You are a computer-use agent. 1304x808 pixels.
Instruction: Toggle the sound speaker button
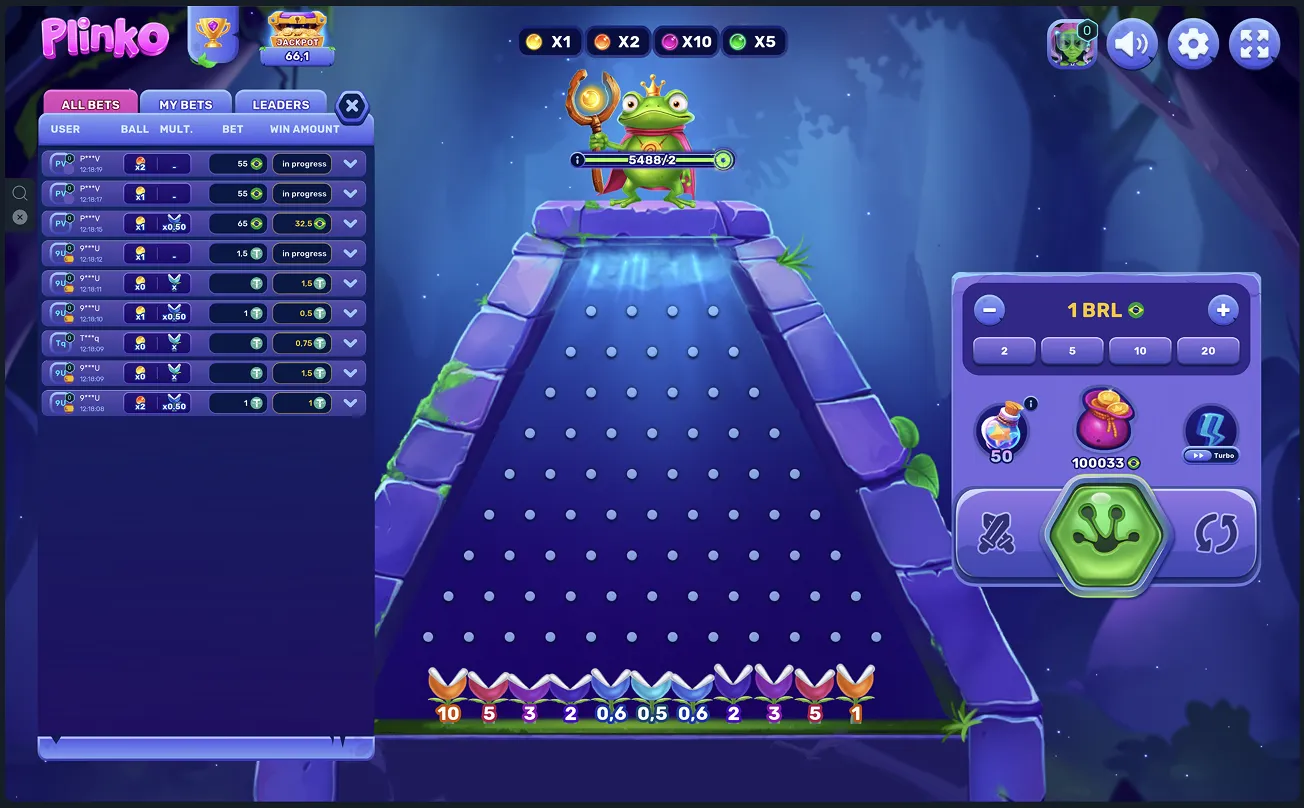pos(1132,44)
